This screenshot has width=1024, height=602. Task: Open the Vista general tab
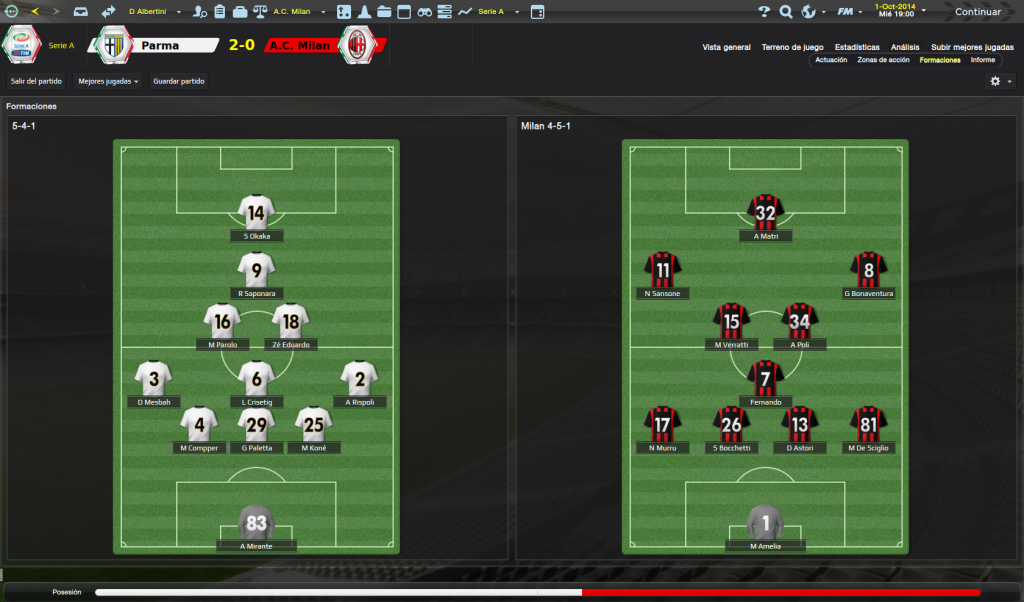pos(726,47)
